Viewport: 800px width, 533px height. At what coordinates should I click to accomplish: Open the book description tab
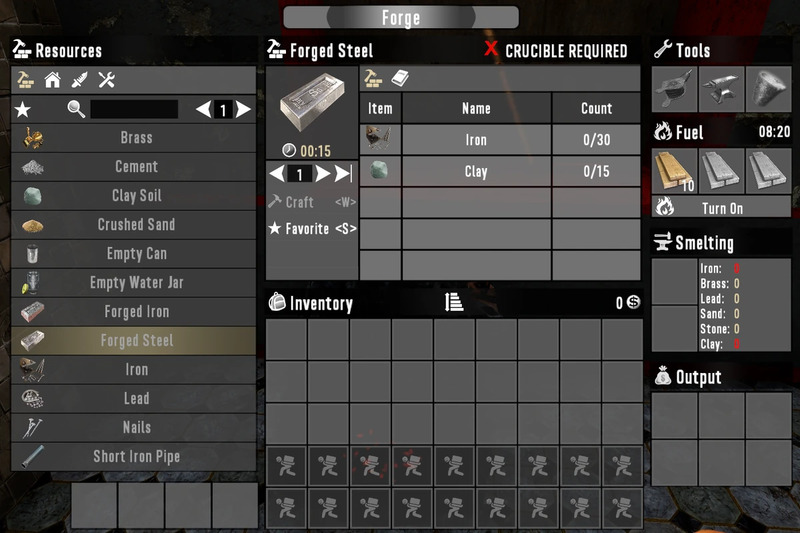[400, 79]
